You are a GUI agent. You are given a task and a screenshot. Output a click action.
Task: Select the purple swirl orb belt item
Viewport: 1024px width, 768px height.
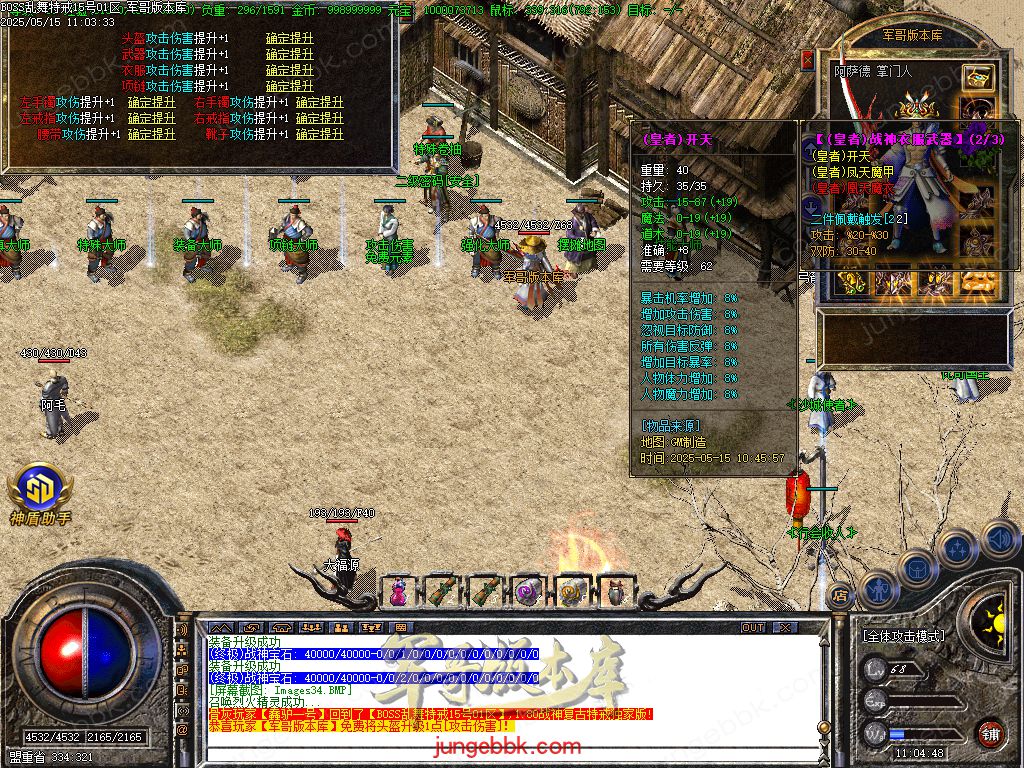528,592
